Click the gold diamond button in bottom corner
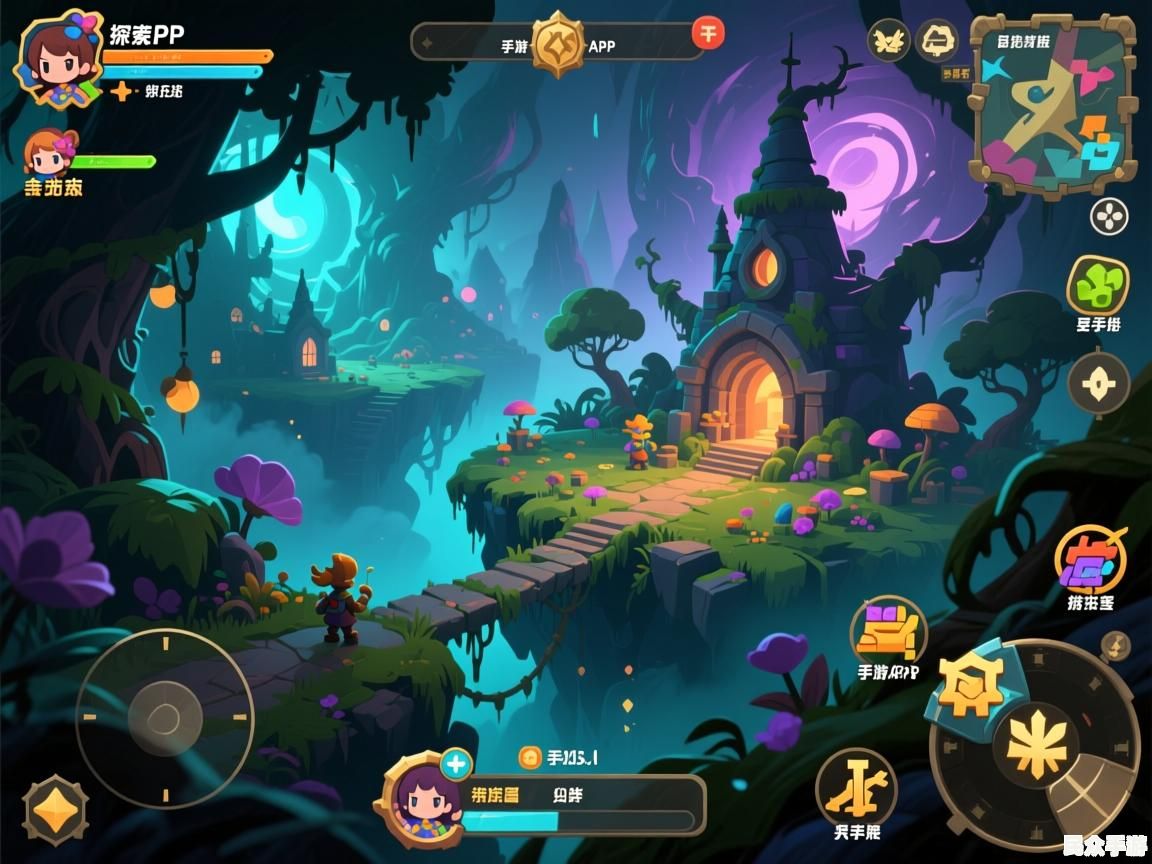Screen dimensions: 1152x864 click(x=56, y=810)
